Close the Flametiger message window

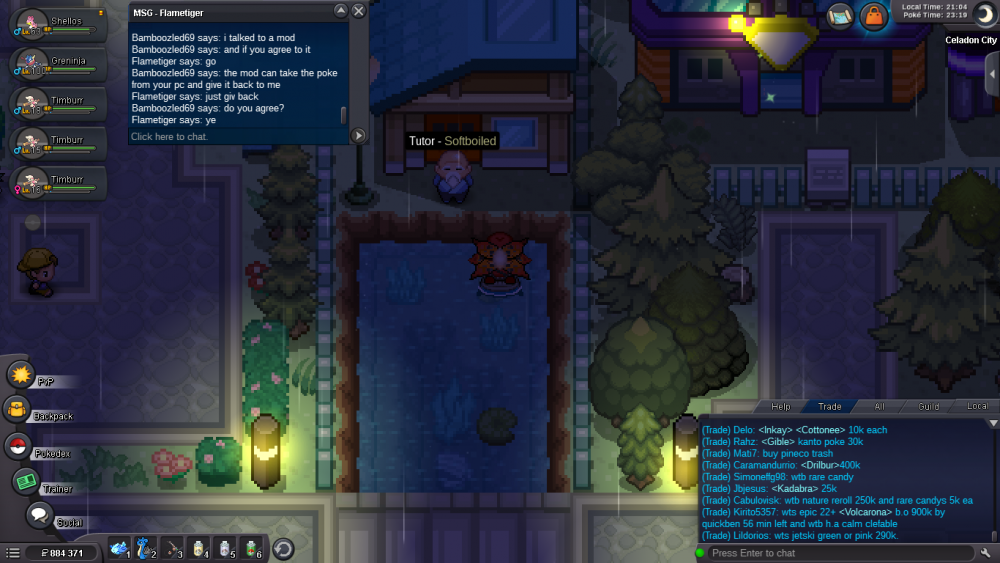pos(359,11)
